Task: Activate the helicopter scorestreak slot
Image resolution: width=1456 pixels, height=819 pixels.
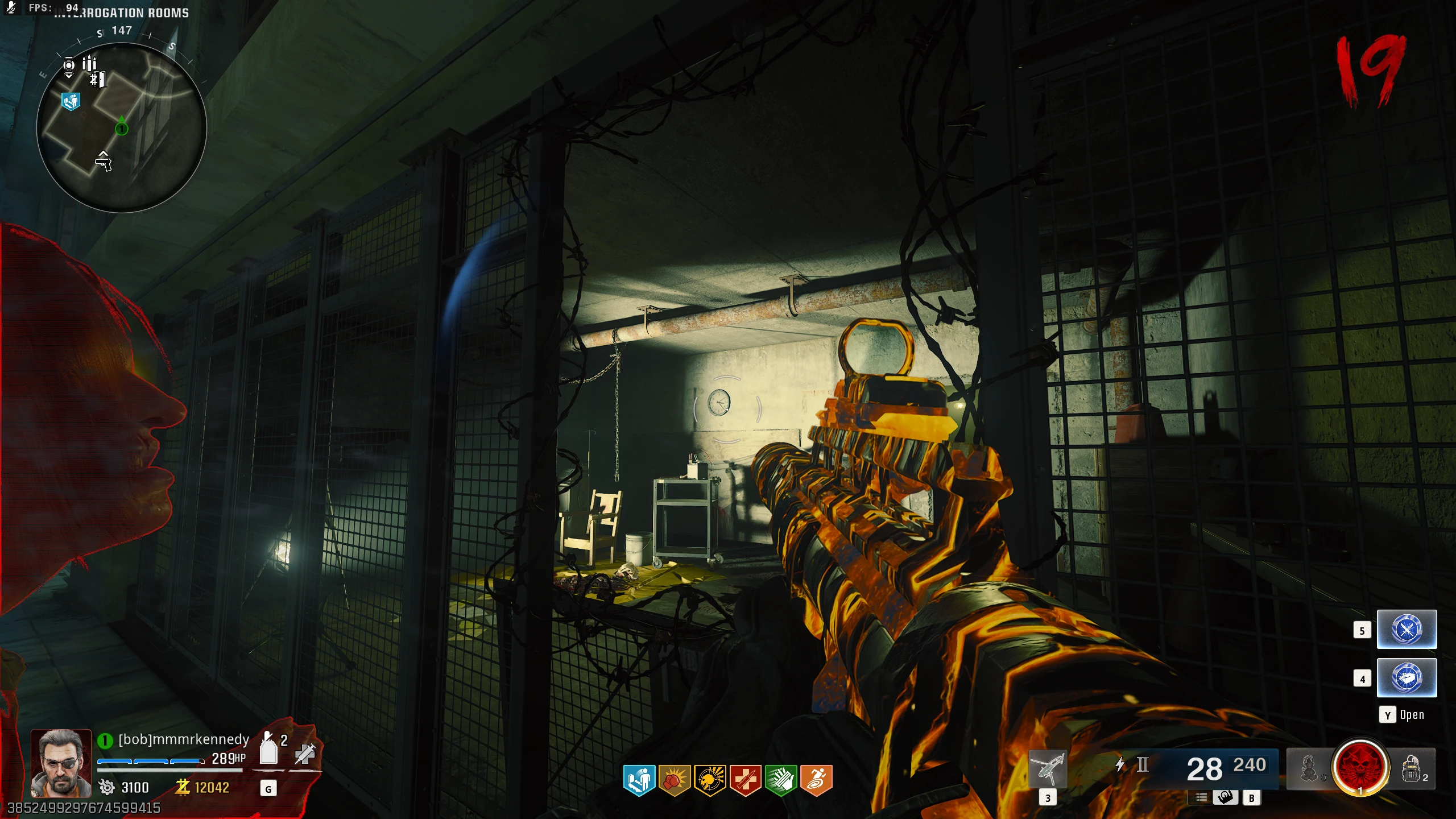Action: click(1048, 769)
